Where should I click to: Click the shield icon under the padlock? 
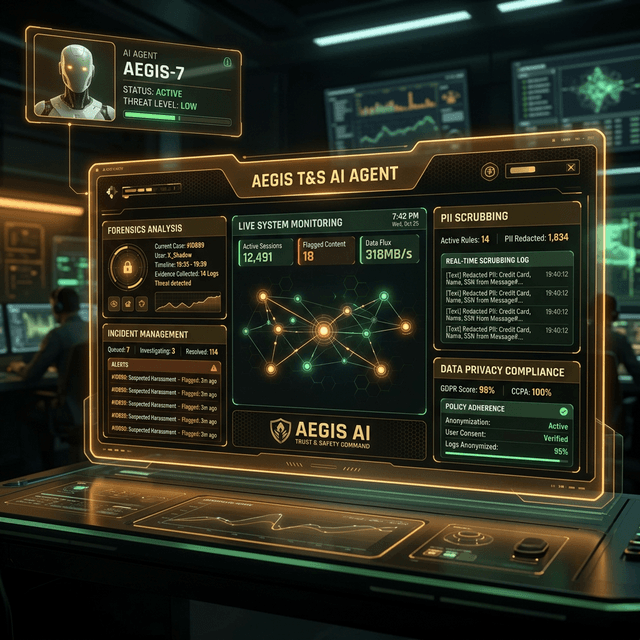(142, 301)
